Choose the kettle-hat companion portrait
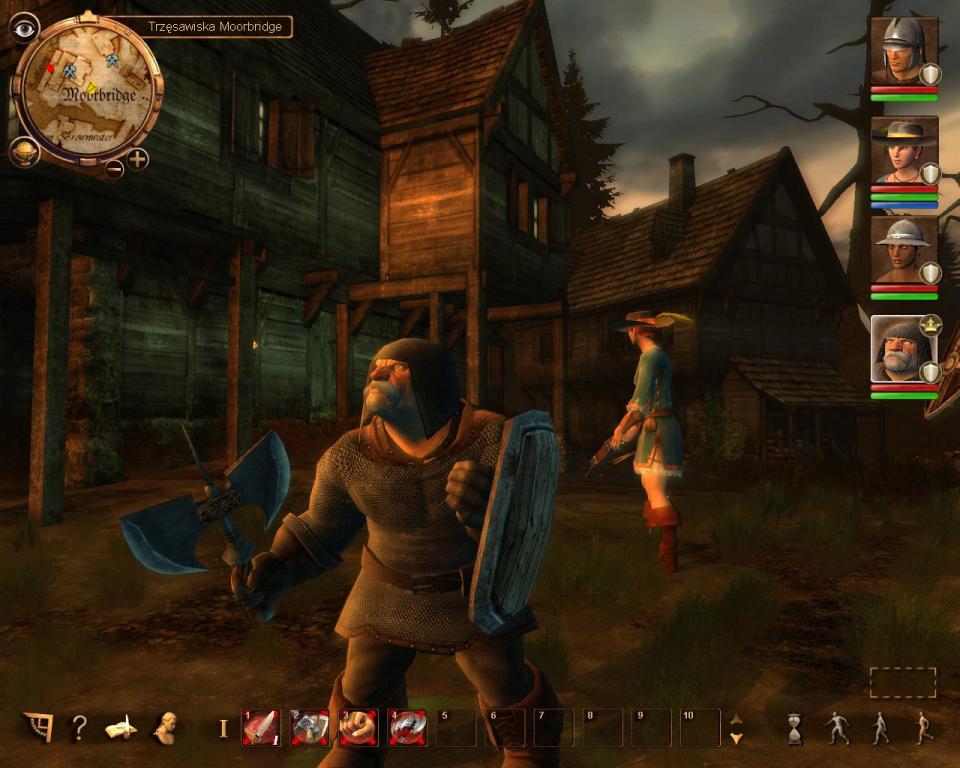This screenshot has width=960, height=768. pos(902,250)
